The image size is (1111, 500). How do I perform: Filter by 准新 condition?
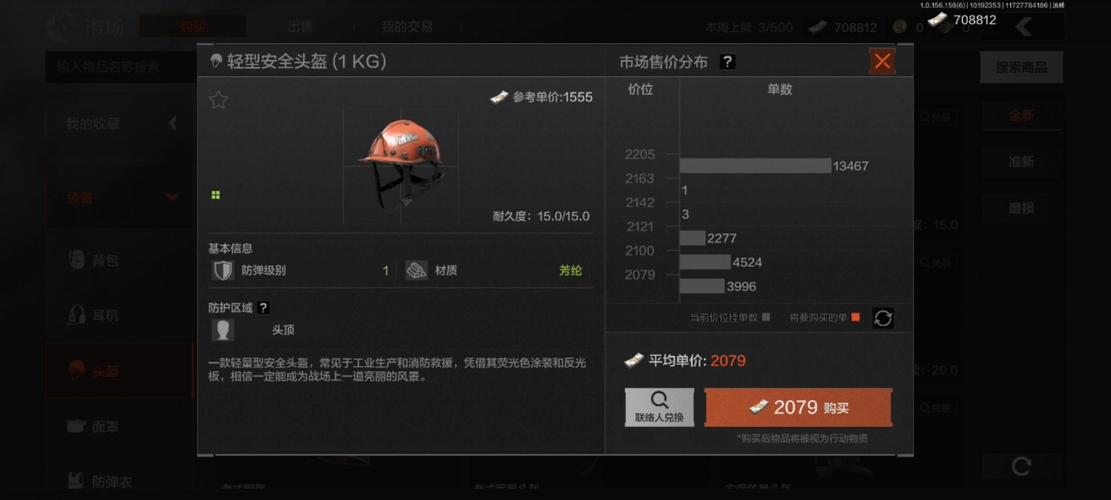(1020, 162)
